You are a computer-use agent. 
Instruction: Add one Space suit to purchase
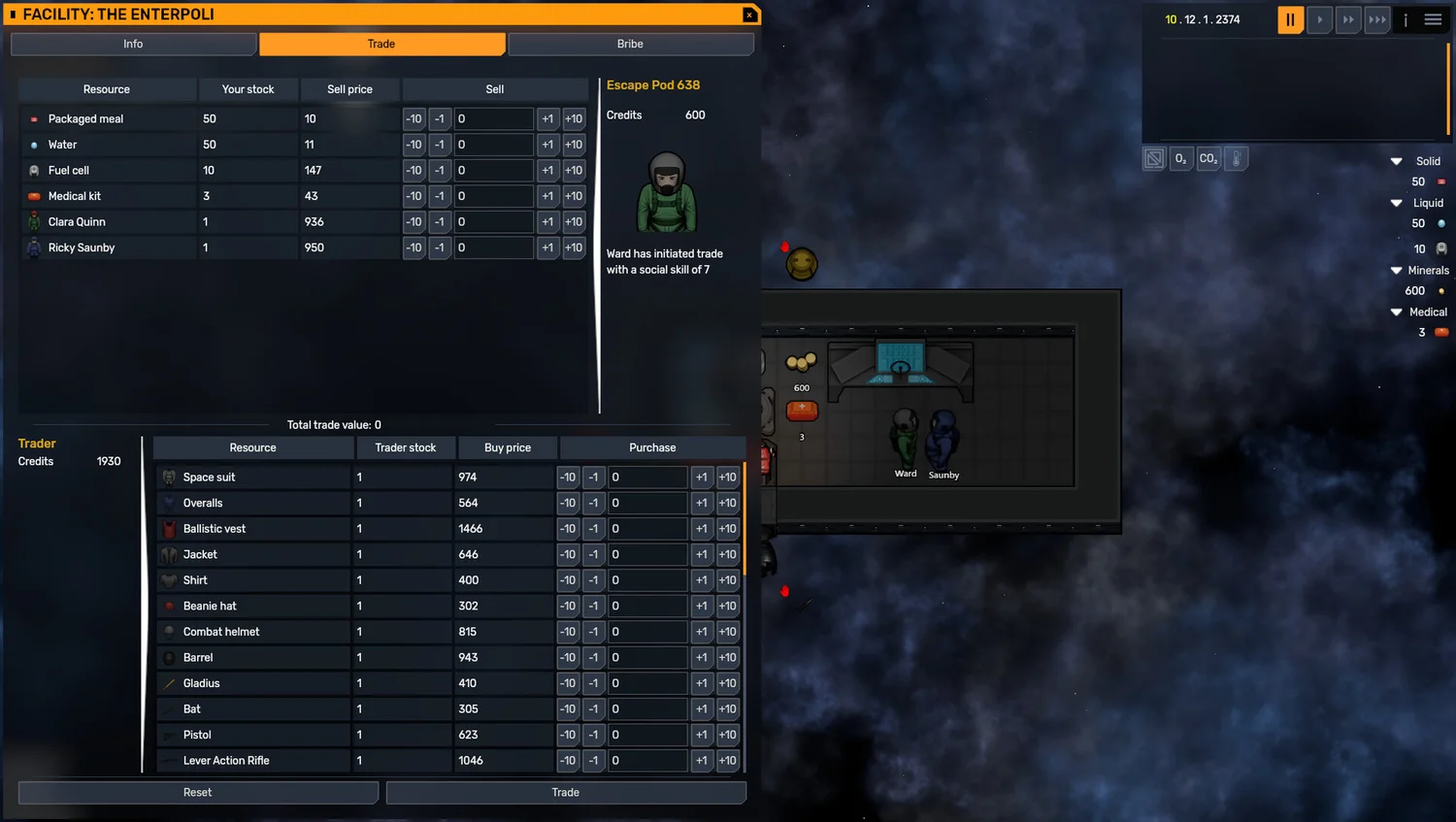point(701,477)
